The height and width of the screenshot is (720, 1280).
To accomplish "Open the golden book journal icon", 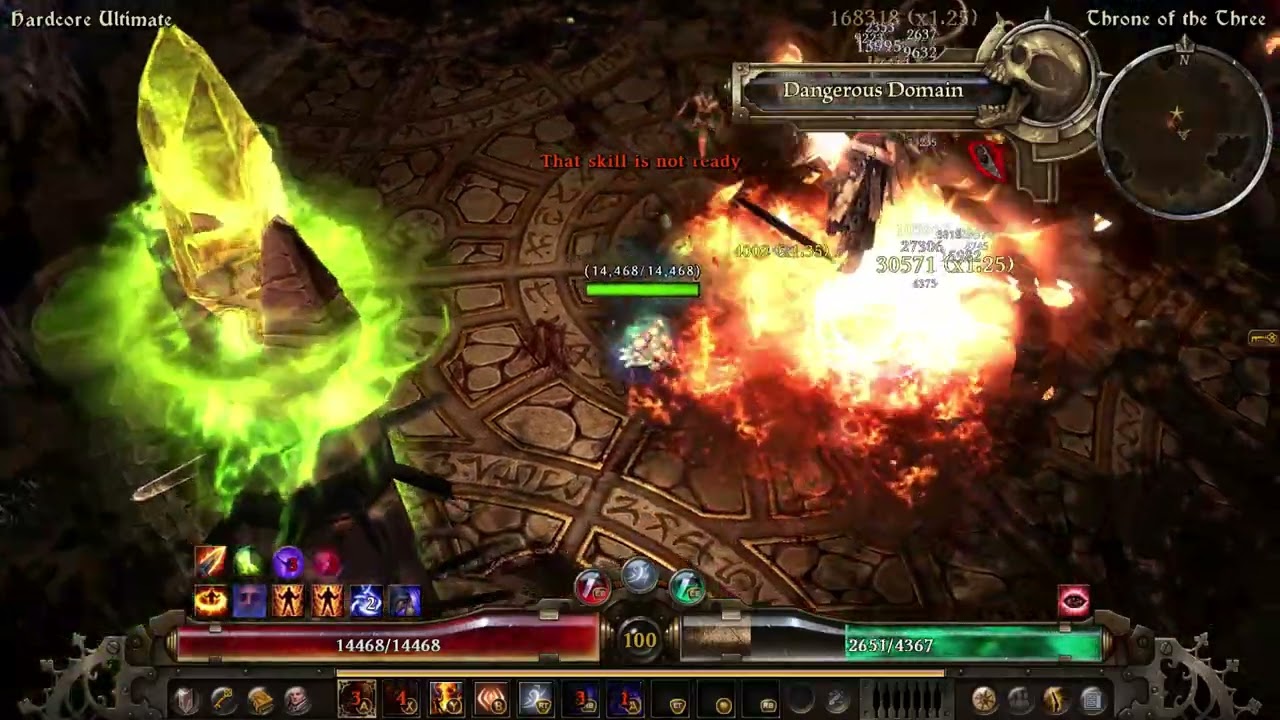I will pos(259,700).
